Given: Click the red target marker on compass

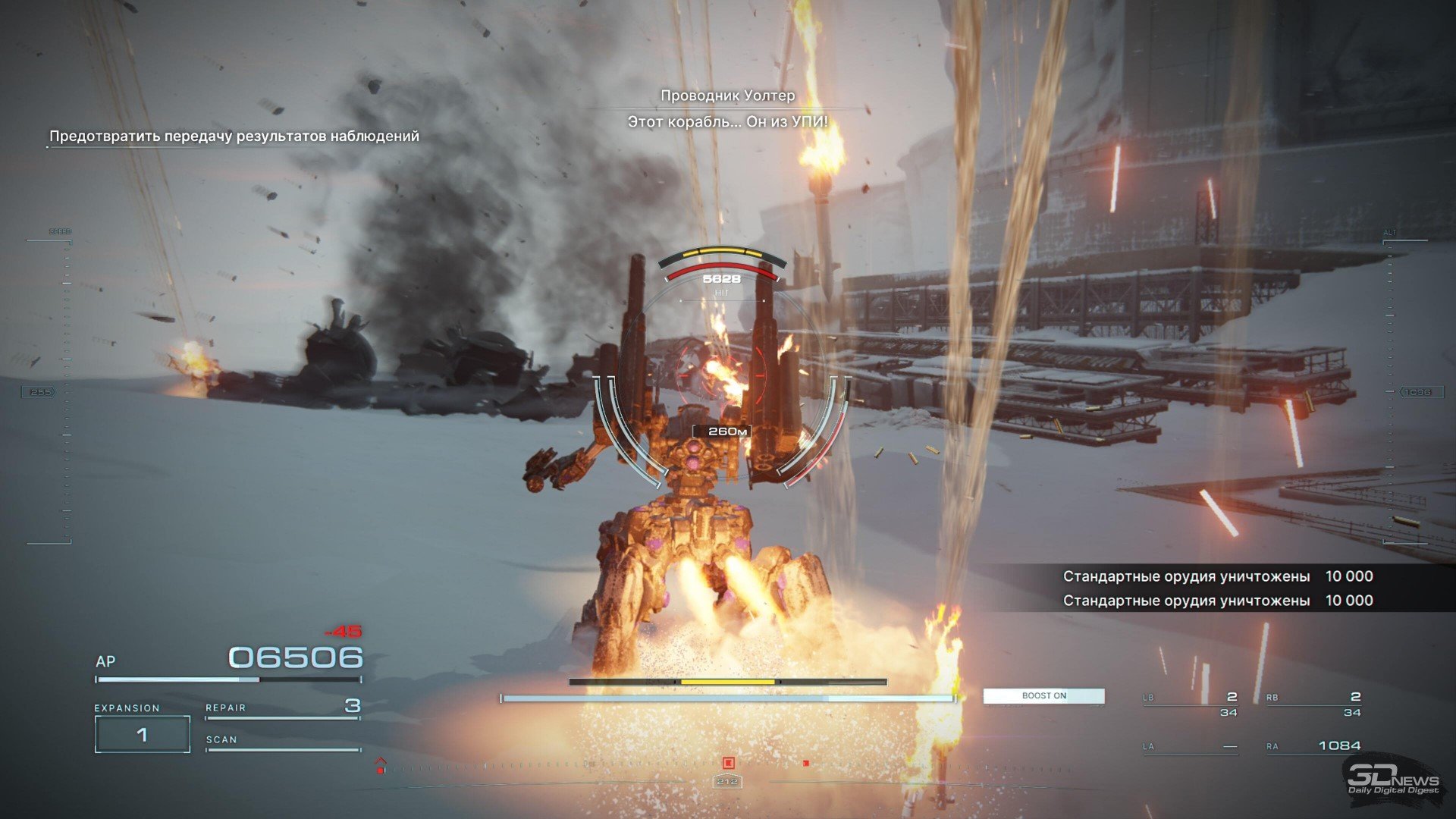Looking at the screenshot, I should (728, 763).
